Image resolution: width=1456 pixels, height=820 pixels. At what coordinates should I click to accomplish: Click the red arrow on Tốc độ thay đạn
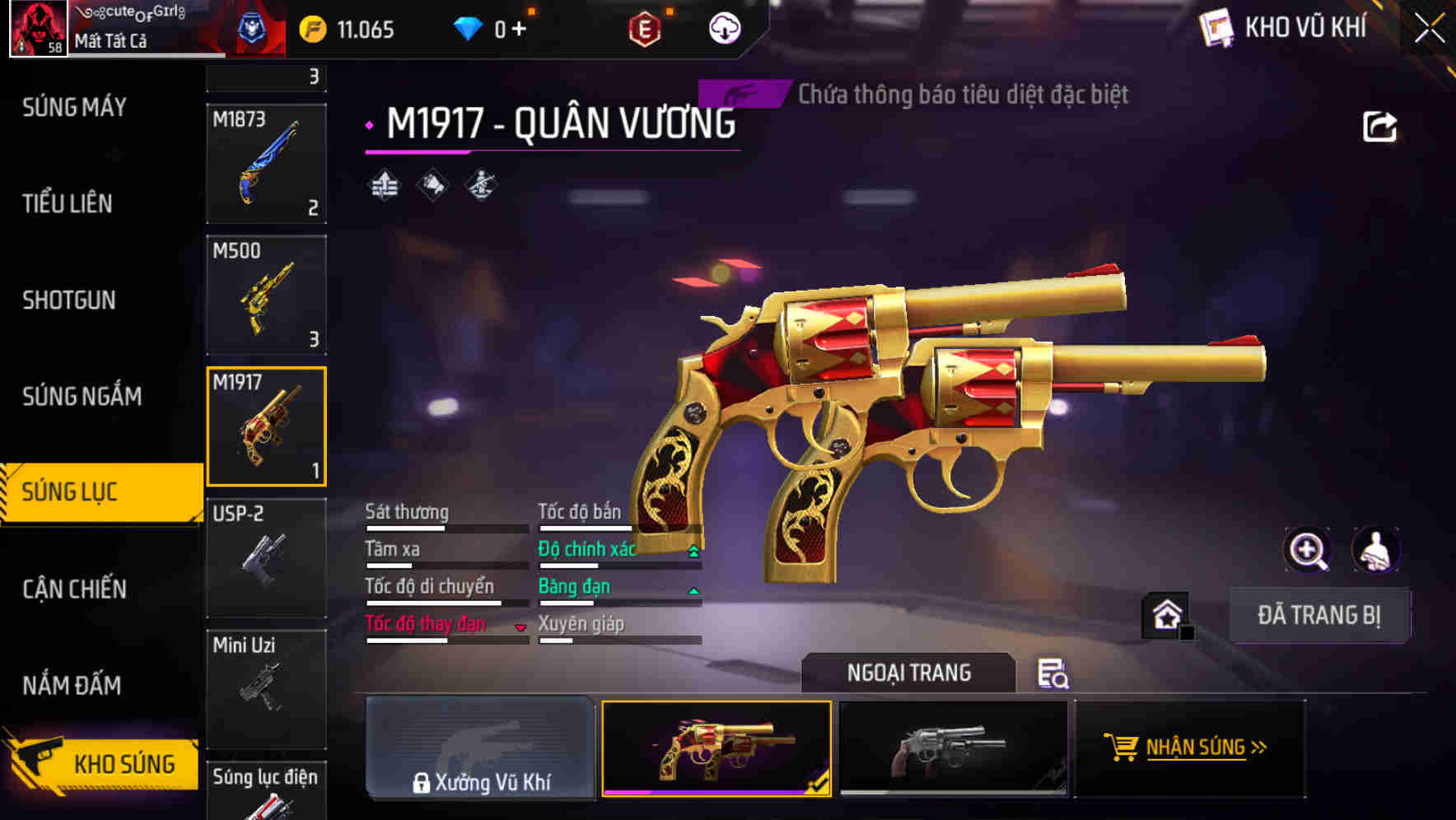coord(520,628)
